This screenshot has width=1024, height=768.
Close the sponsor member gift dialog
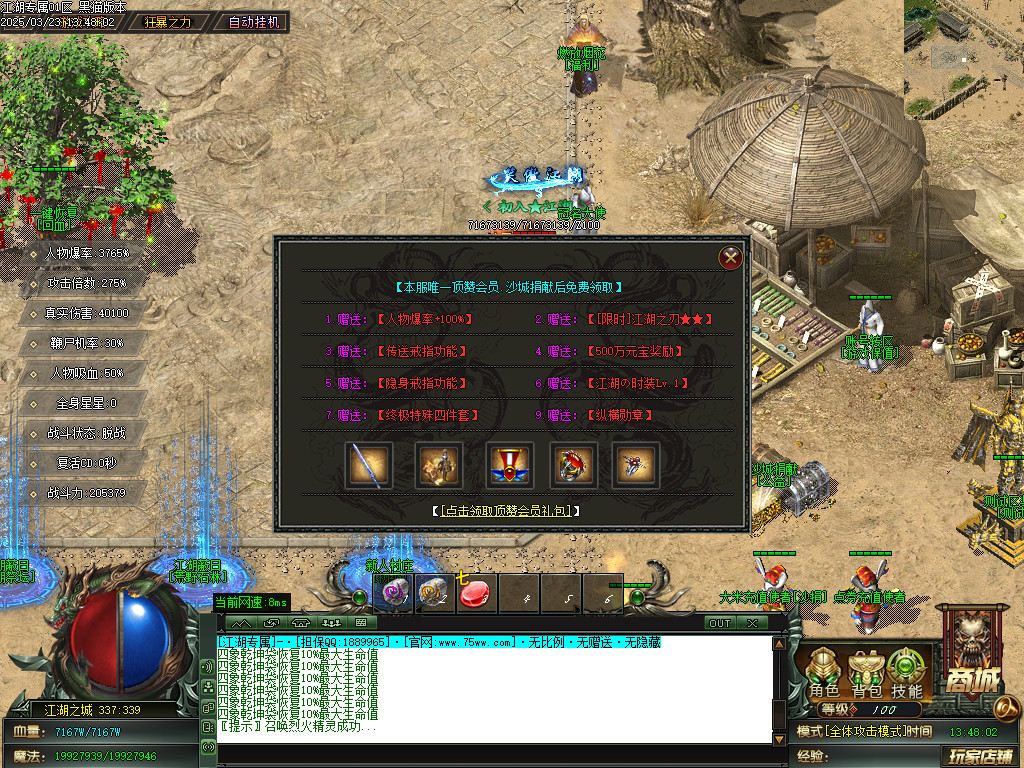[731, 257]
